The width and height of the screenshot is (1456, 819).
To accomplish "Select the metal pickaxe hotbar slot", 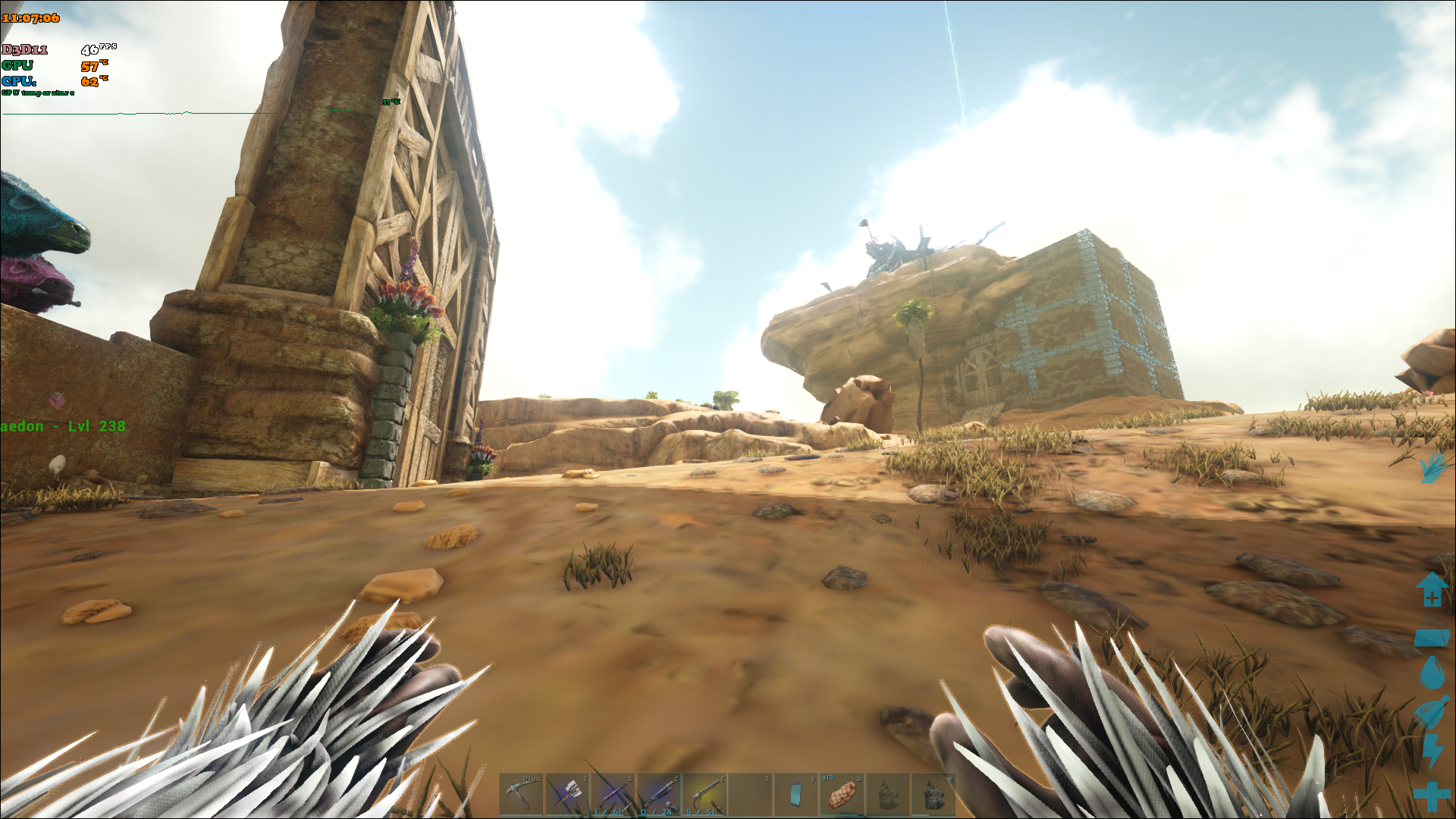I will pos(521,794).
